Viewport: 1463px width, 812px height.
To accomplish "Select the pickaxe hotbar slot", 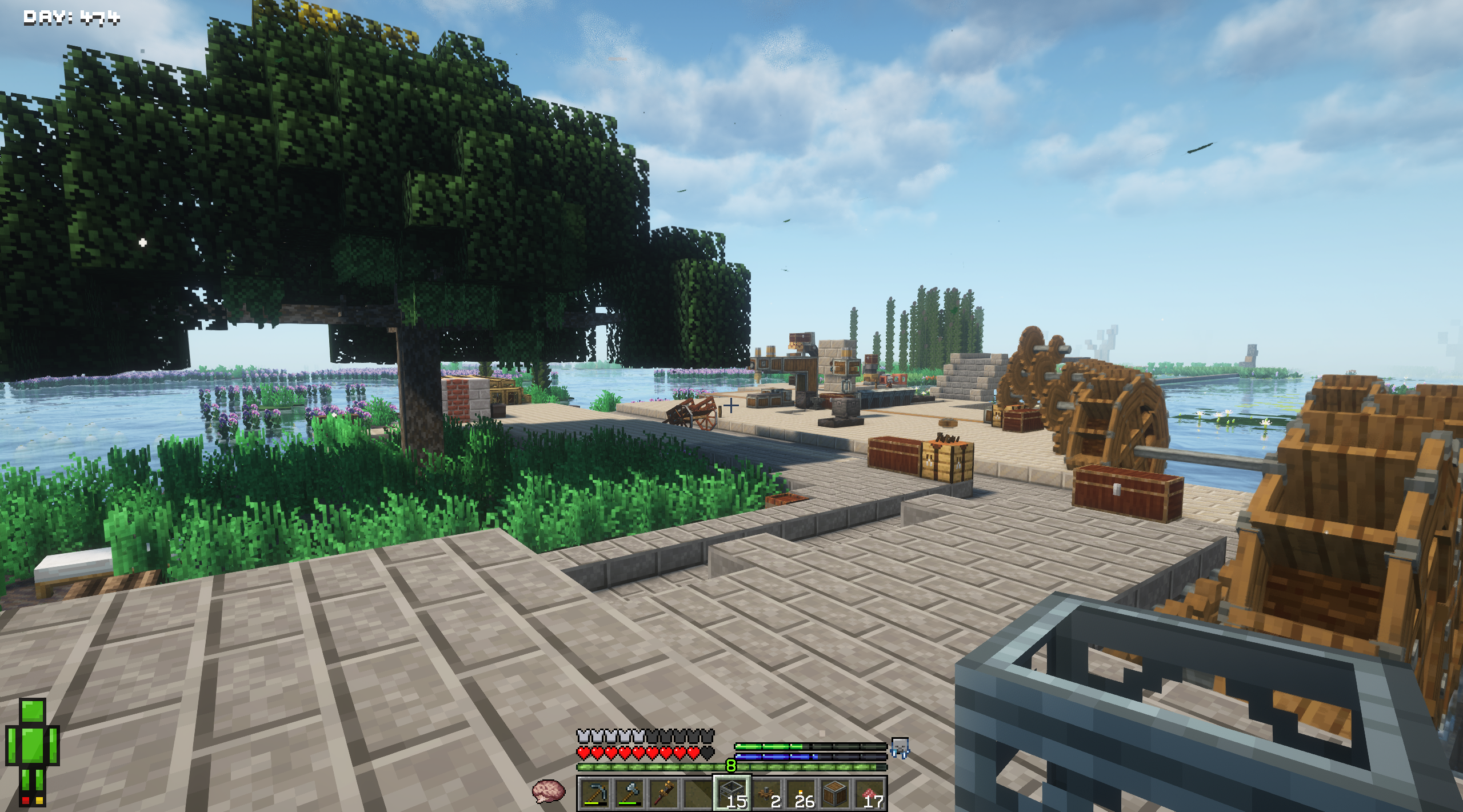I will pos(595,793).
